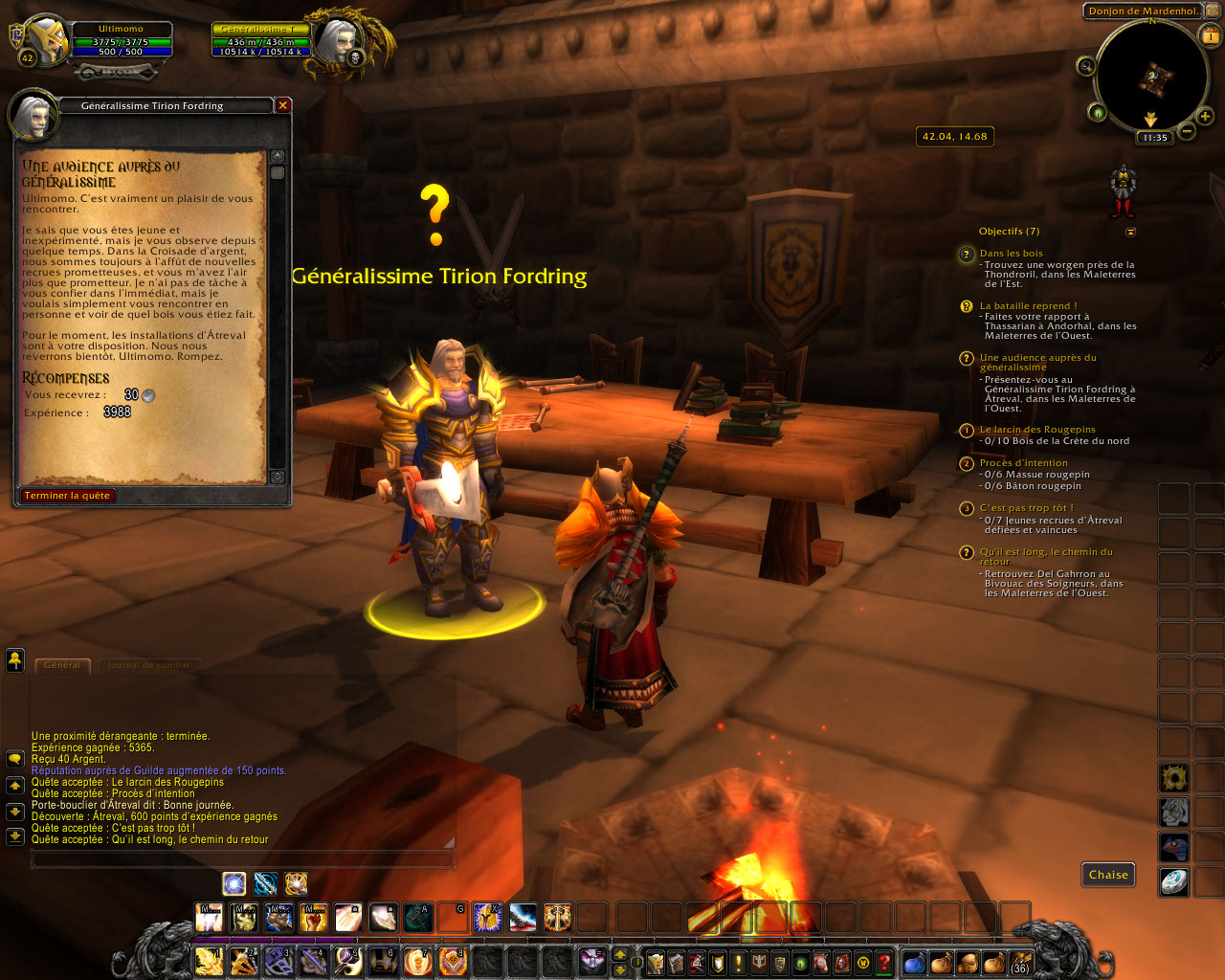Collapse the Objectifs tracker with its minimize button
Screen dimensions: 1225x980
coord(1130,232)
